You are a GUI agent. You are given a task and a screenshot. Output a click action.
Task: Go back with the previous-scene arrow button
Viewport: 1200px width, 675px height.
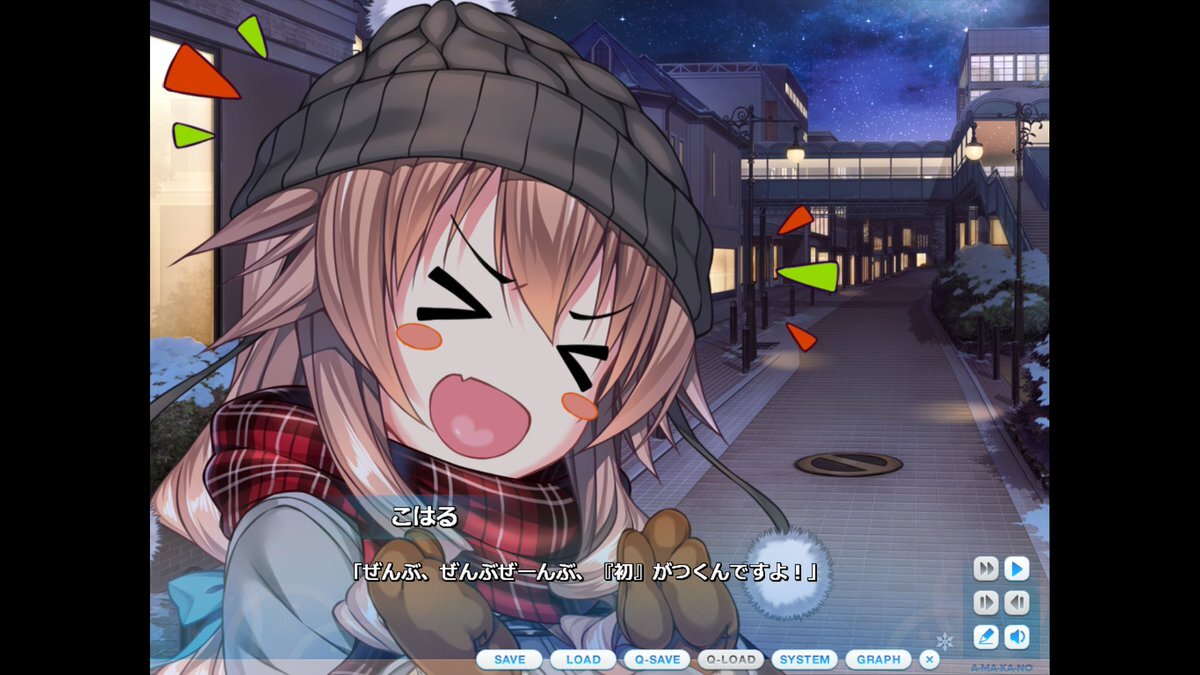1017,603
